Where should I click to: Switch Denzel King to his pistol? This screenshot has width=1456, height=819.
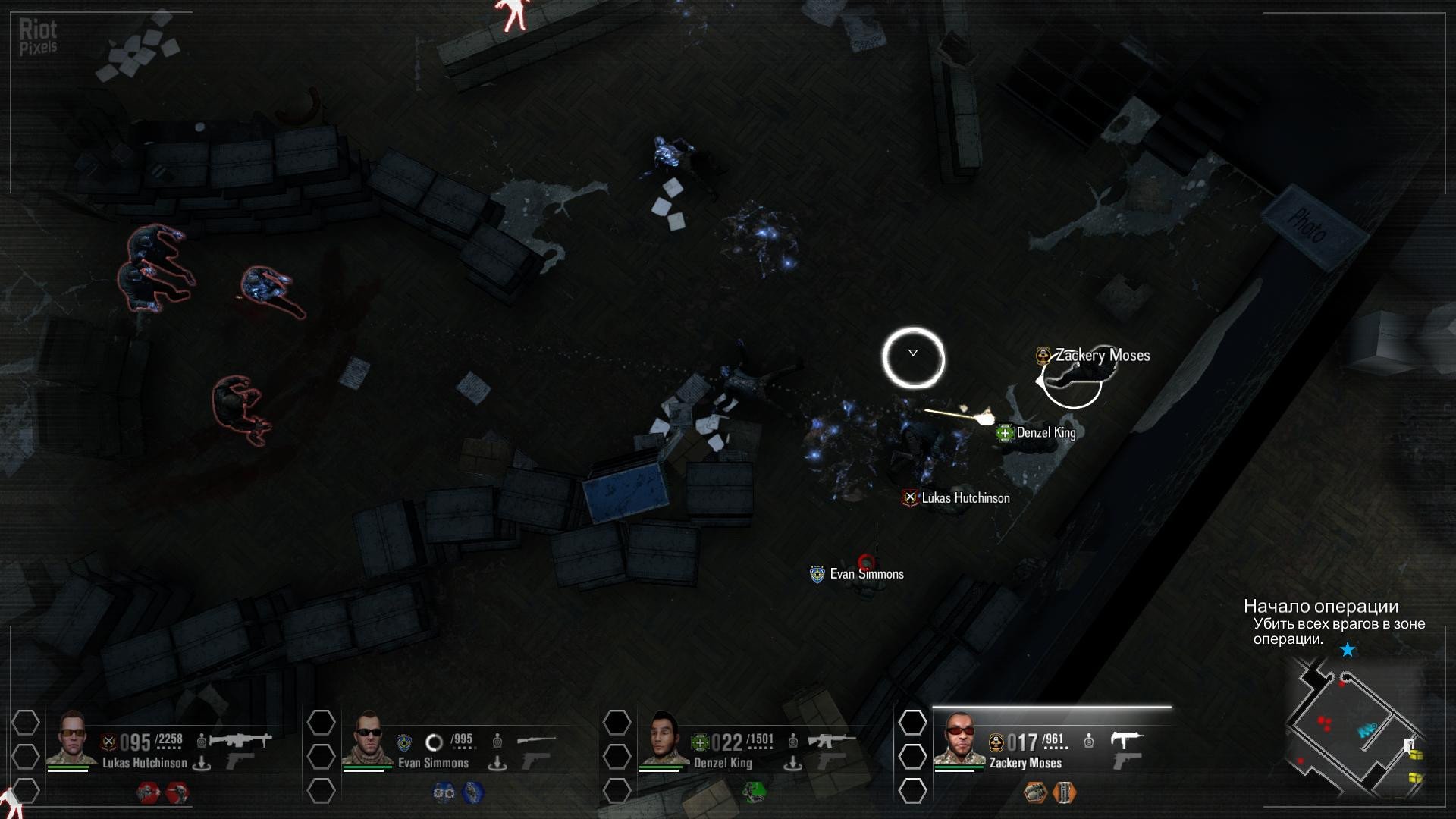(x=833, y=761)
